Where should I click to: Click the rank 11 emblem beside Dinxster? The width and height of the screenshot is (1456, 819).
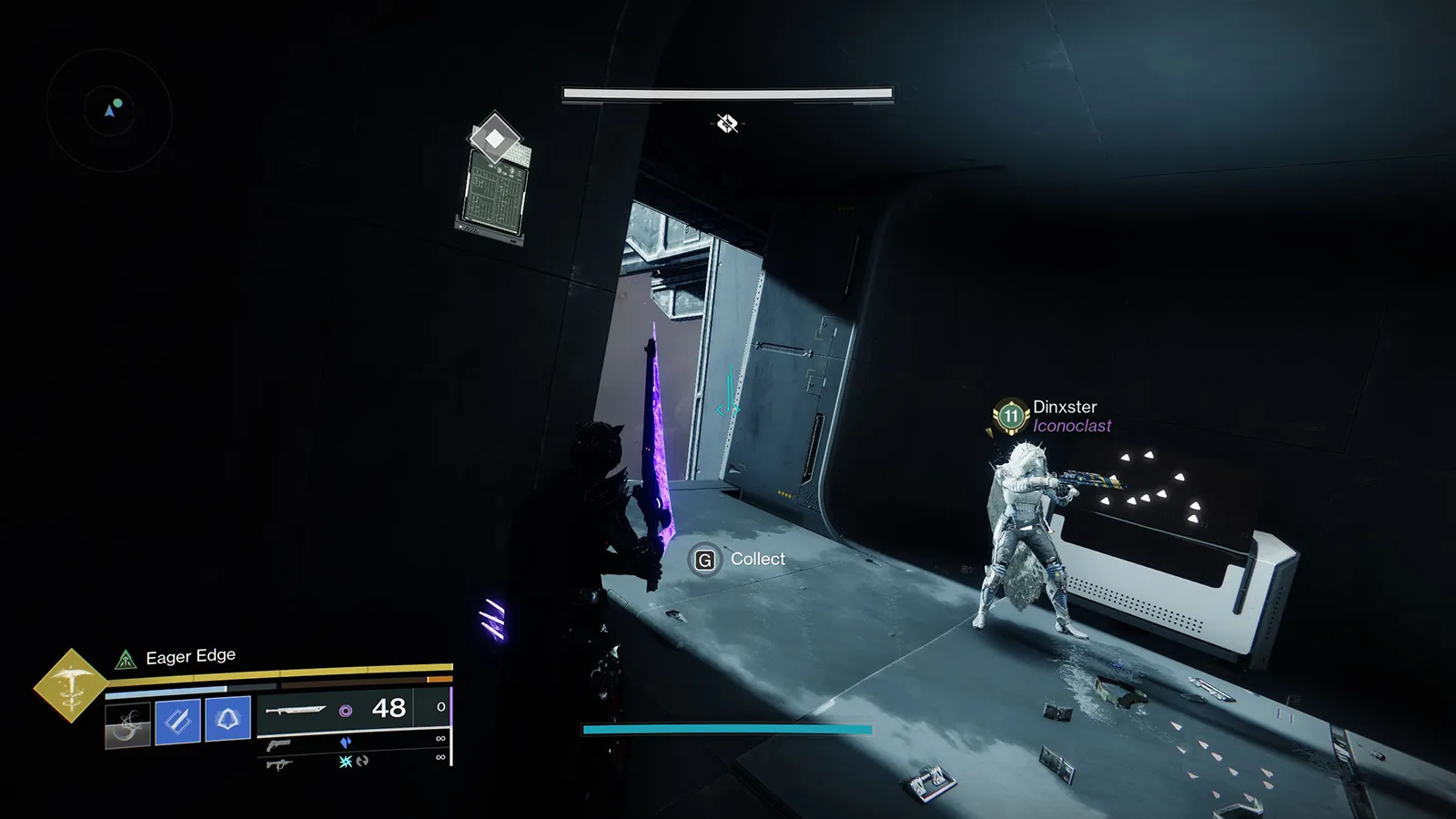point(1010,417)
